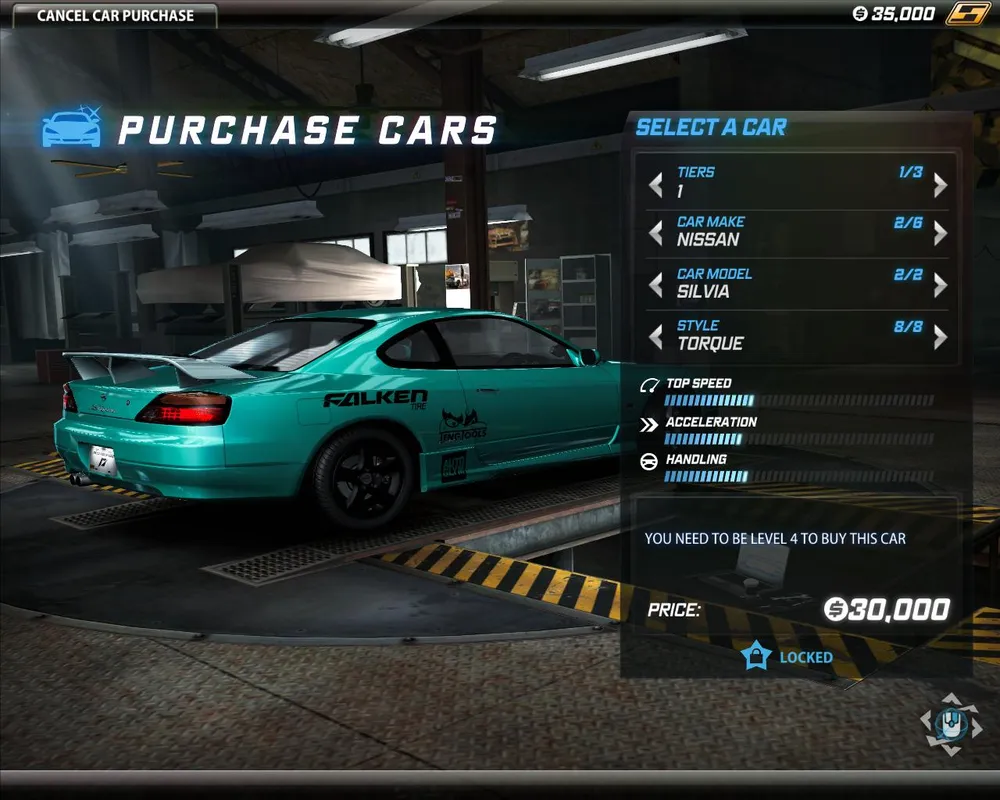Select the next car model
1000x800 pixels.
pyautogui.click(x=940, y=285)
